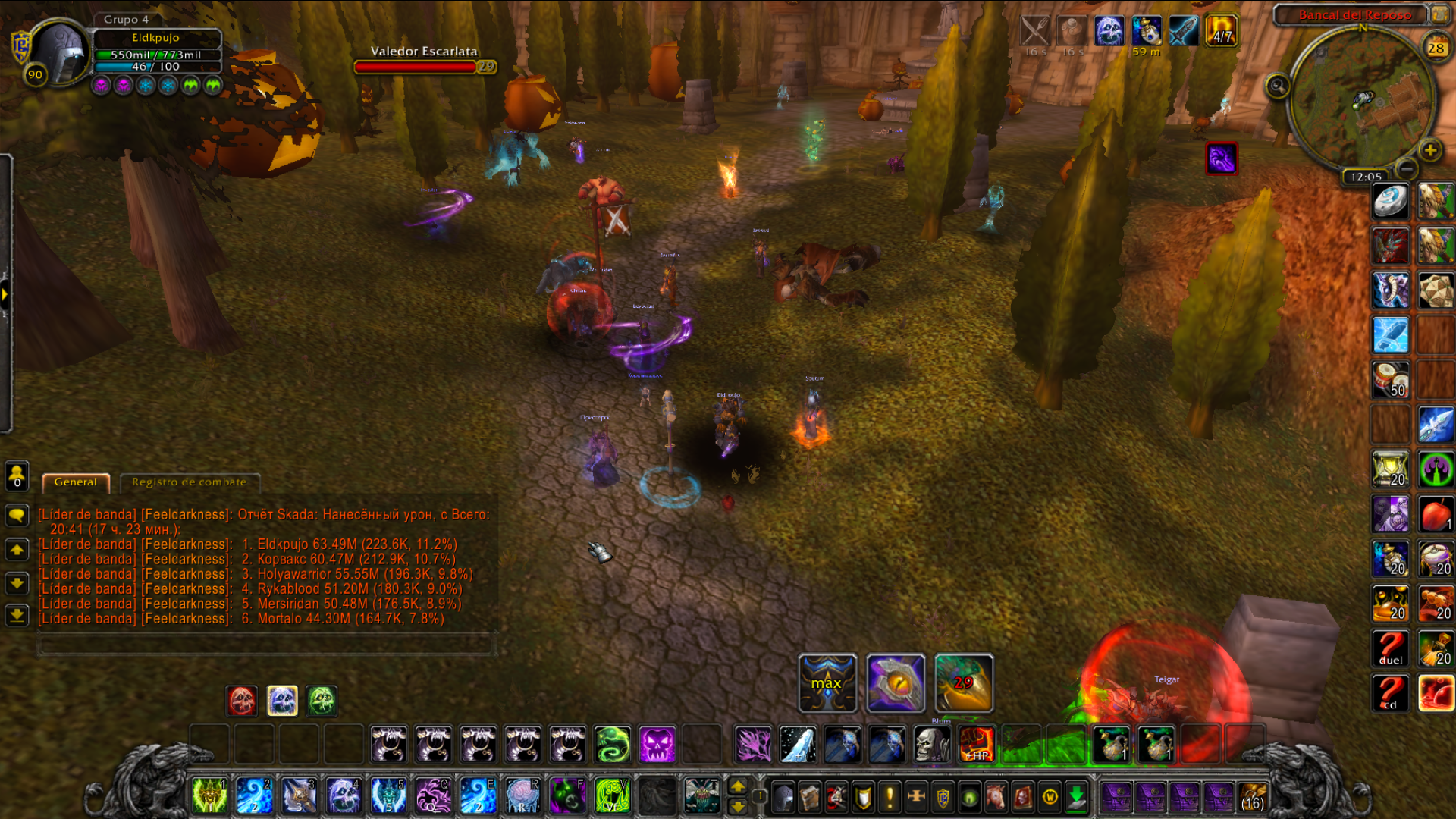Click the 4/7 stack buff icon

[x=1222, y=31]
